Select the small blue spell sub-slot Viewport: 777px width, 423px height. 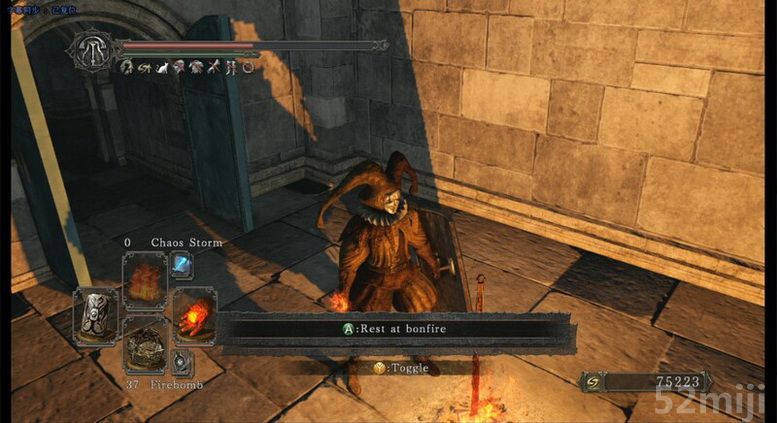[x=182, y=264]
